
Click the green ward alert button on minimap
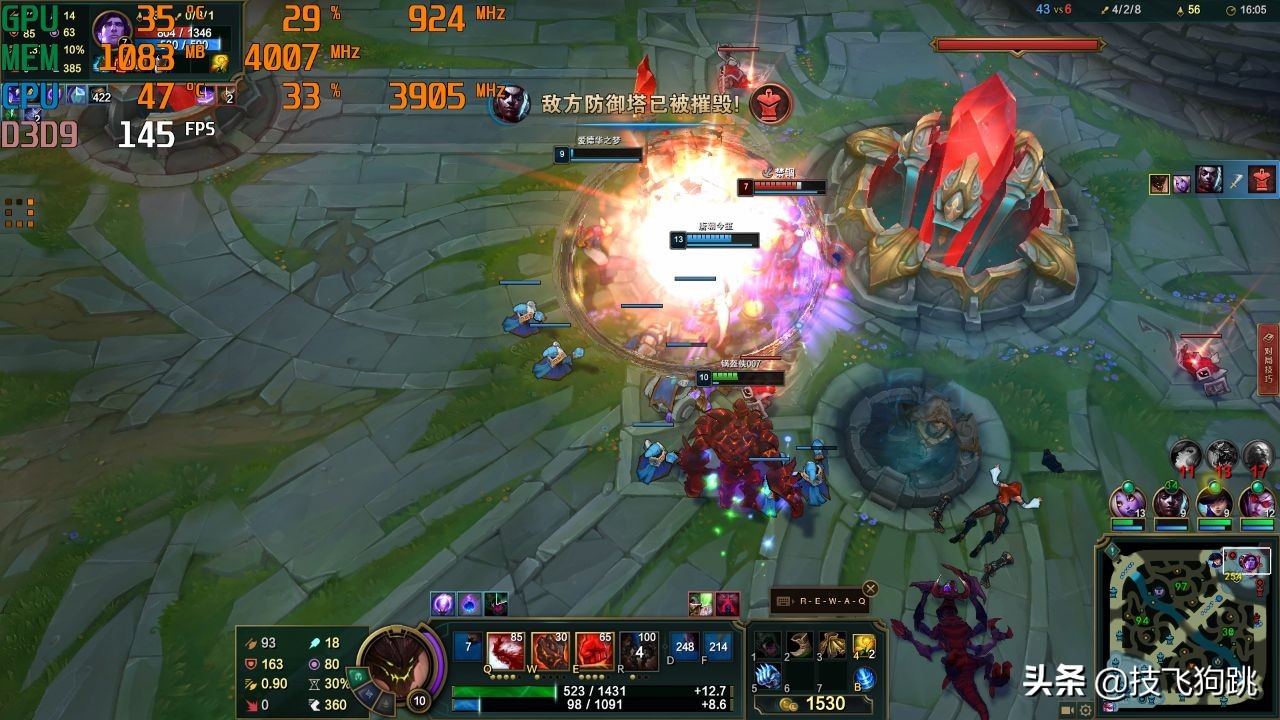(x=1111, y=550)
